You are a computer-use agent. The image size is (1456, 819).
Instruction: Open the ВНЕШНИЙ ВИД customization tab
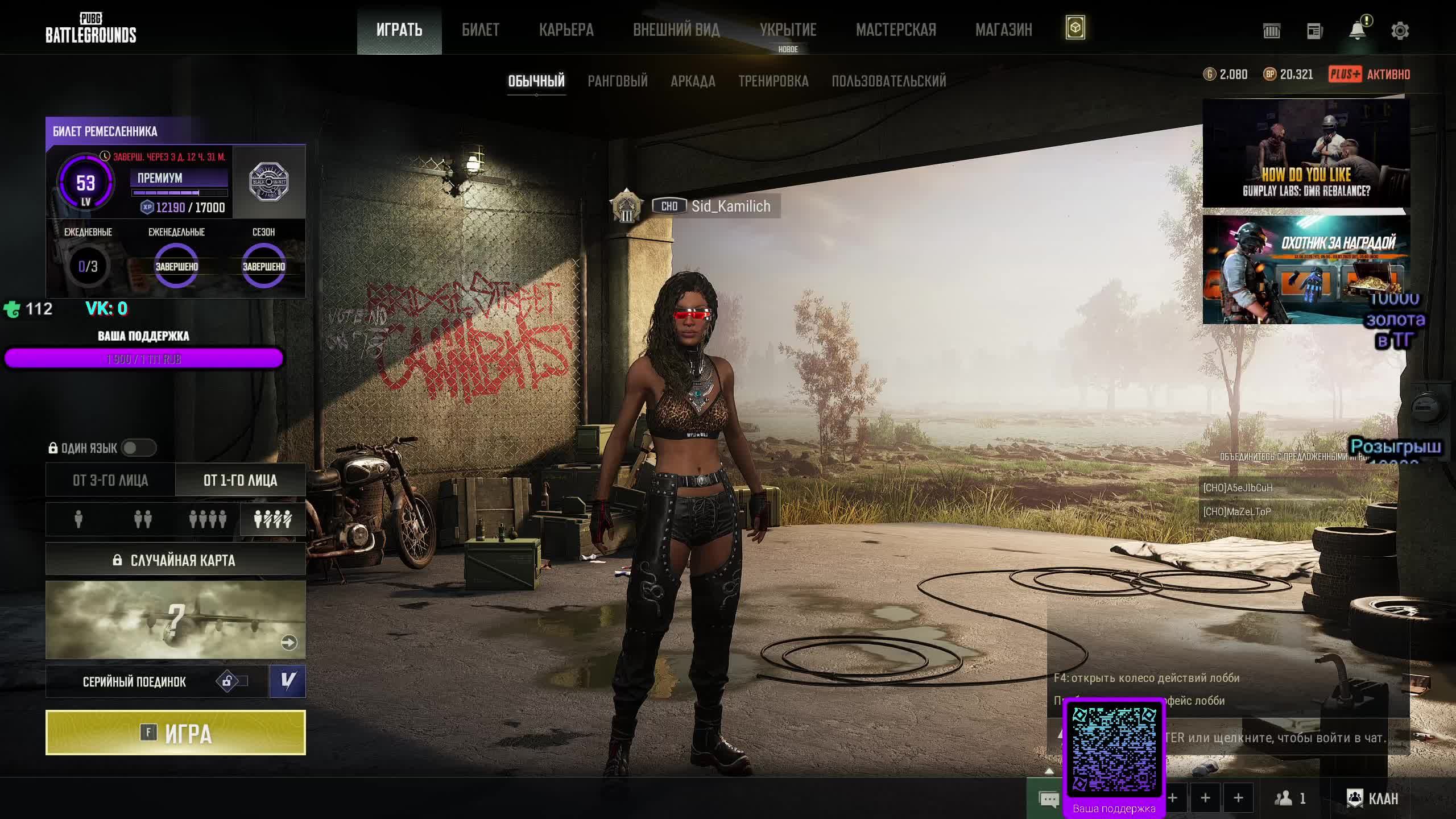point(676,30)
